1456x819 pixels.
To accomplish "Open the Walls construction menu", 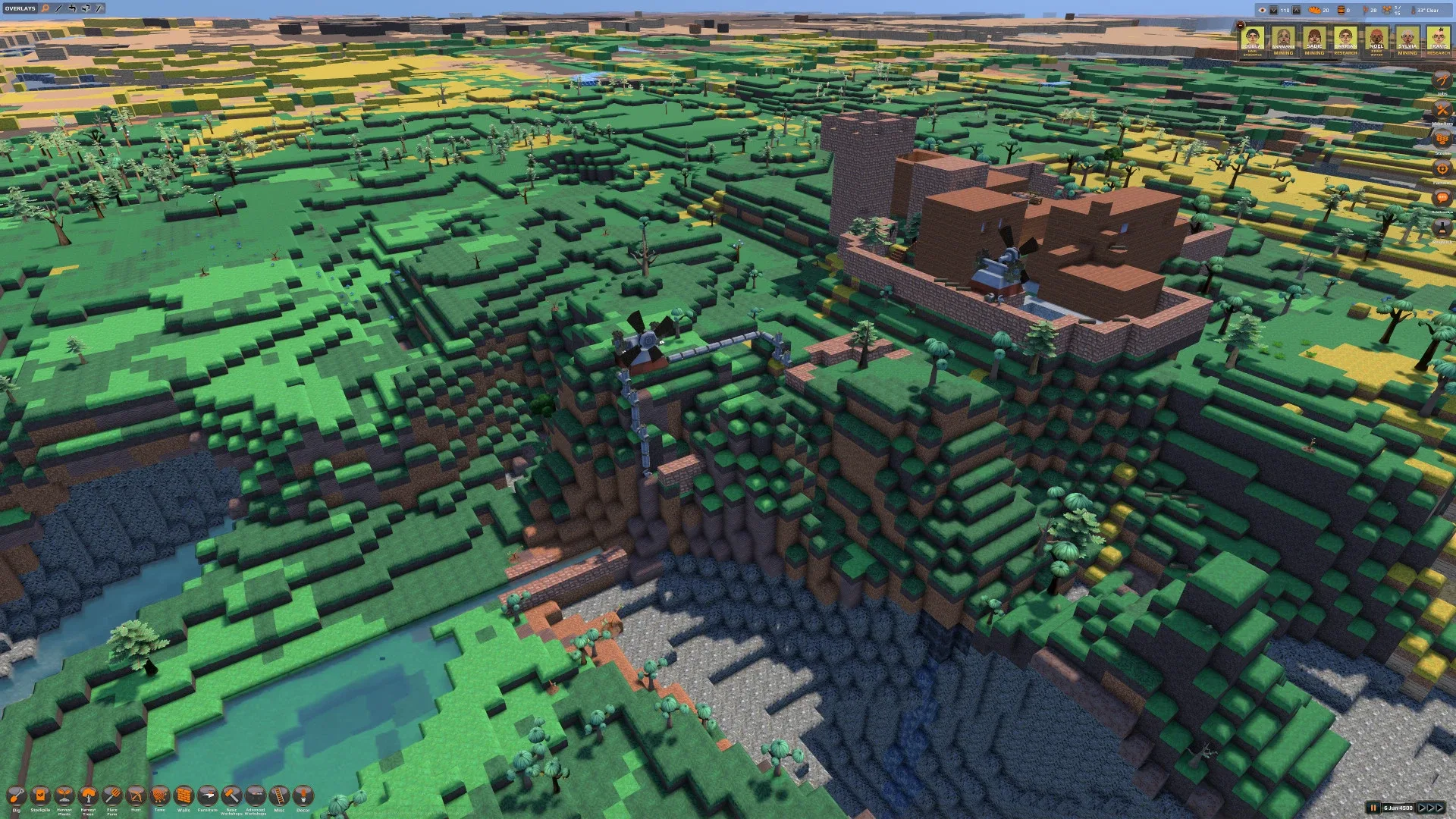I will point(183,796).
